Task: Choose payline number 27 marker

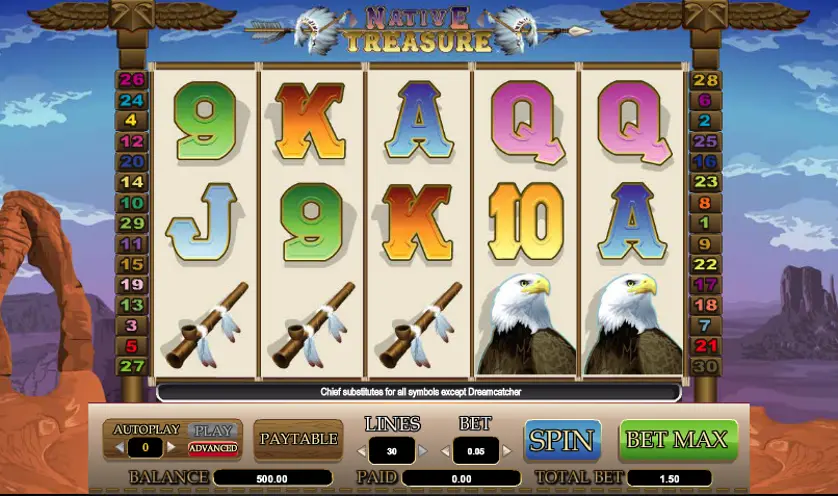Action: [132, 366]
